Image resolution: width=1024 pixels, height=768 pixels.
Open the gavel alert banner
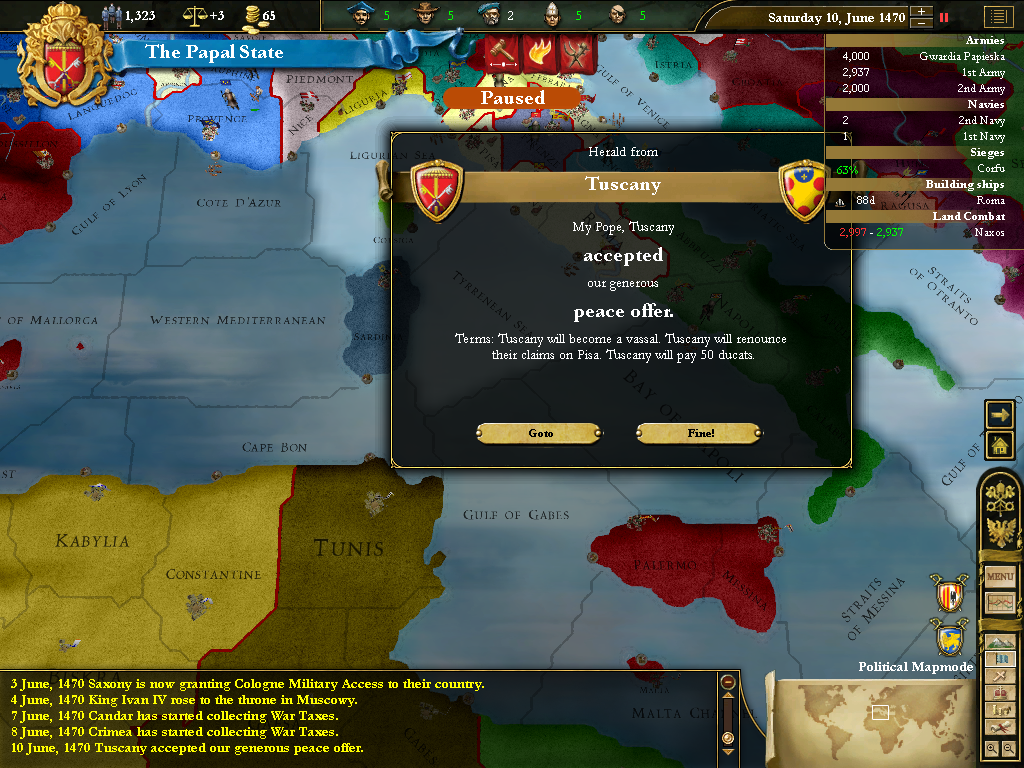(x=500, y=53)
